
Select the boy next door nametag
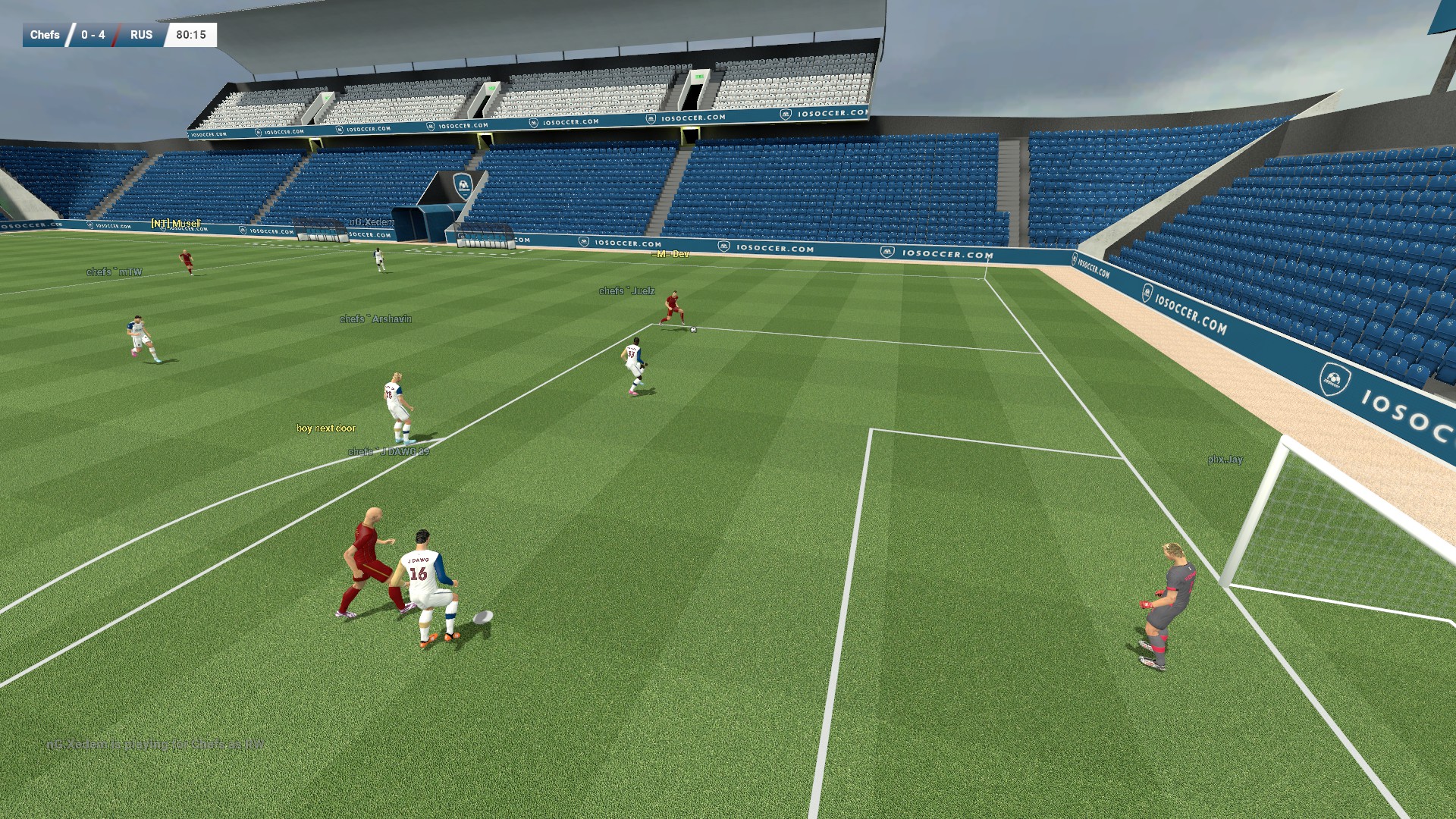coord(328,428)
